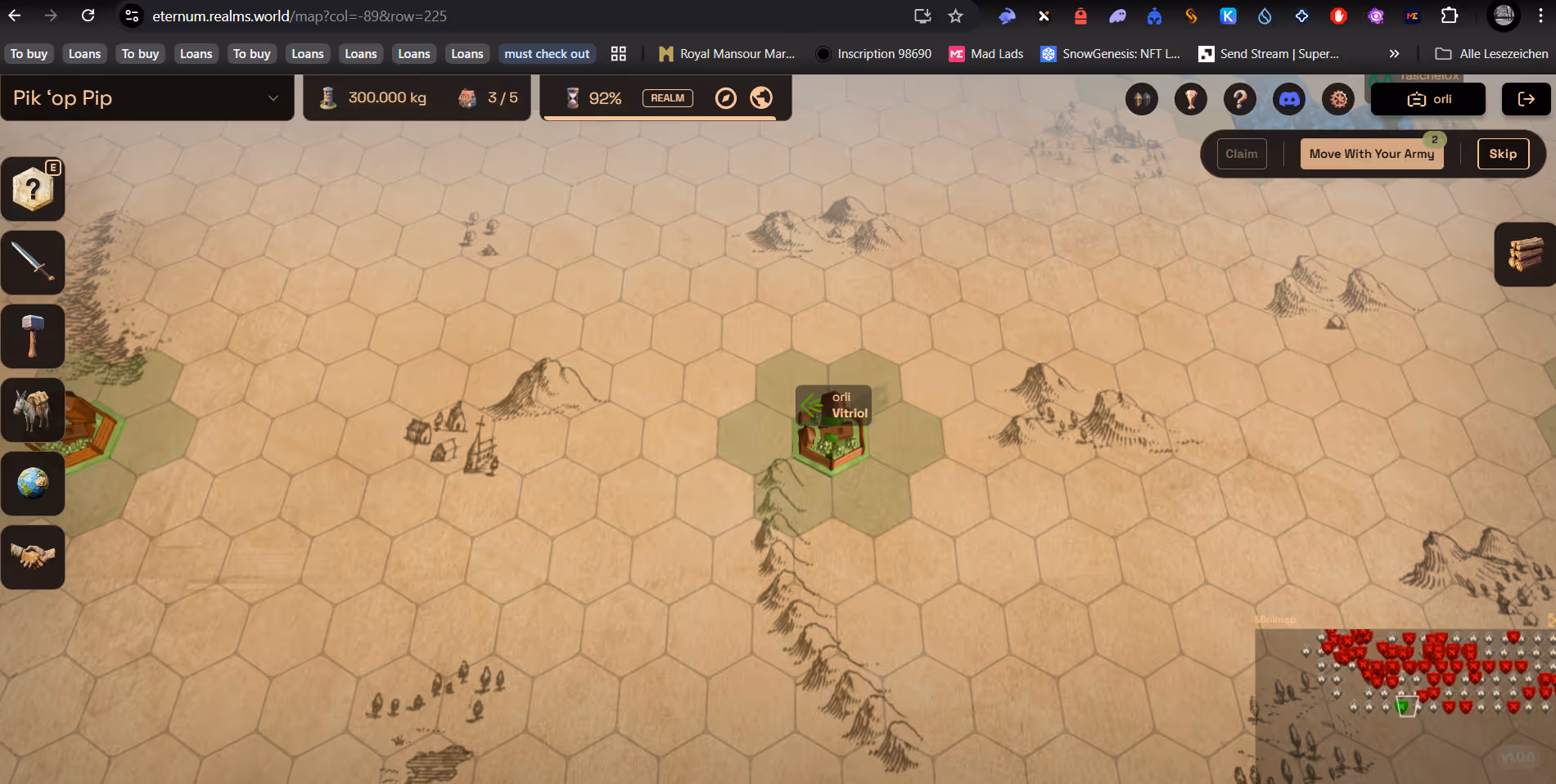This screenshot has height=784, width=1556.
Task: Click the logout arrow button
Action: (1526, 99)
